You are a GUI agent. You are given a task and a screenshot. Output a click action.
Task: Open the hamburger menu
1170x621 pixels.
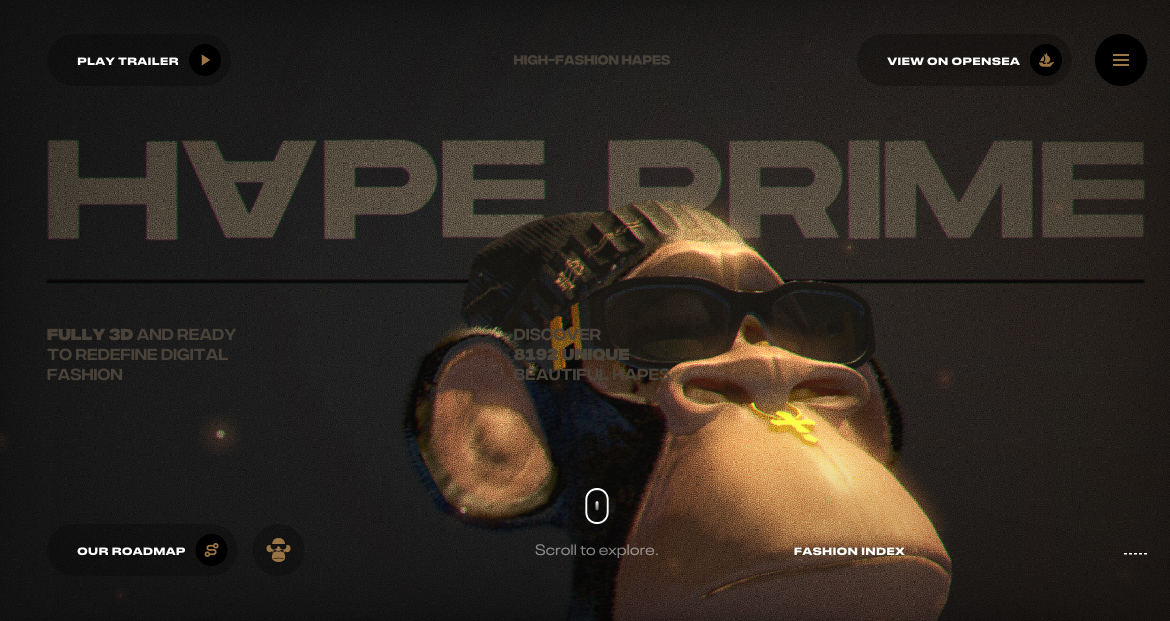[x=1121, y=60]
